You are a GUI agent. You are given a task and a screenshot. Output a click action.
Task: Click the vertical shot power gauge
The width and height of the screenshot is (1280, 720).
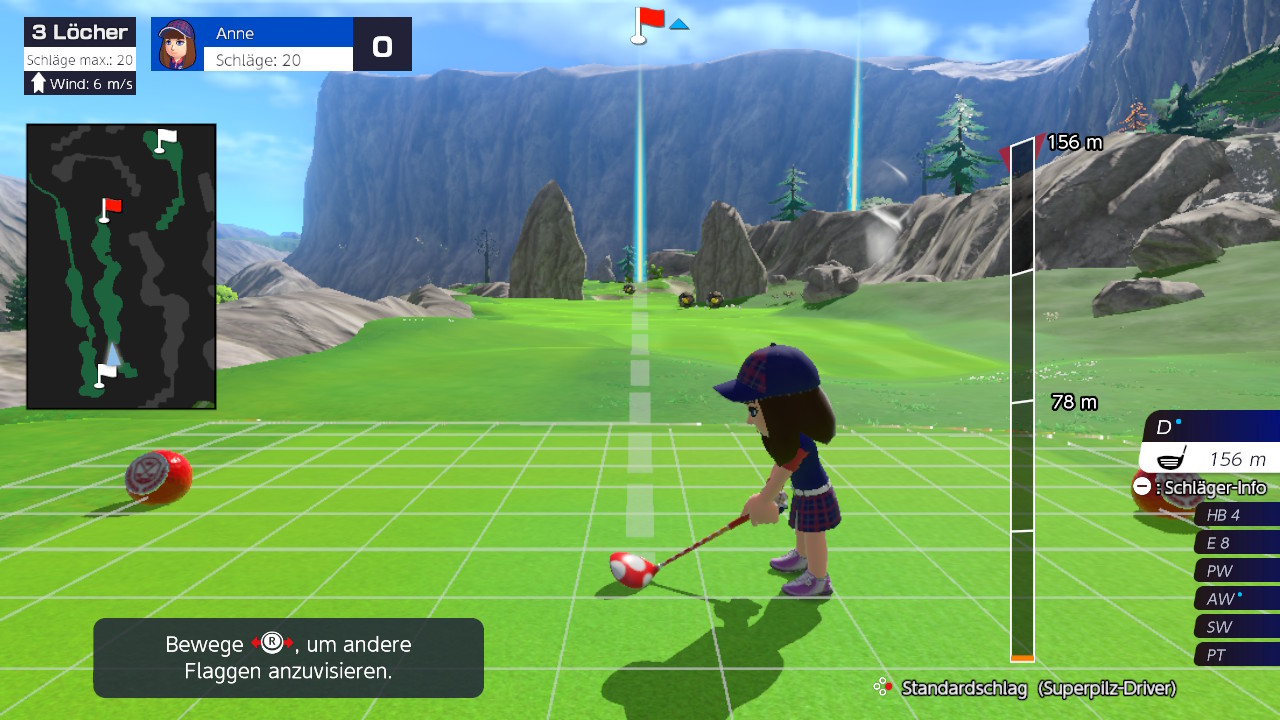[x=1022, y=400]
